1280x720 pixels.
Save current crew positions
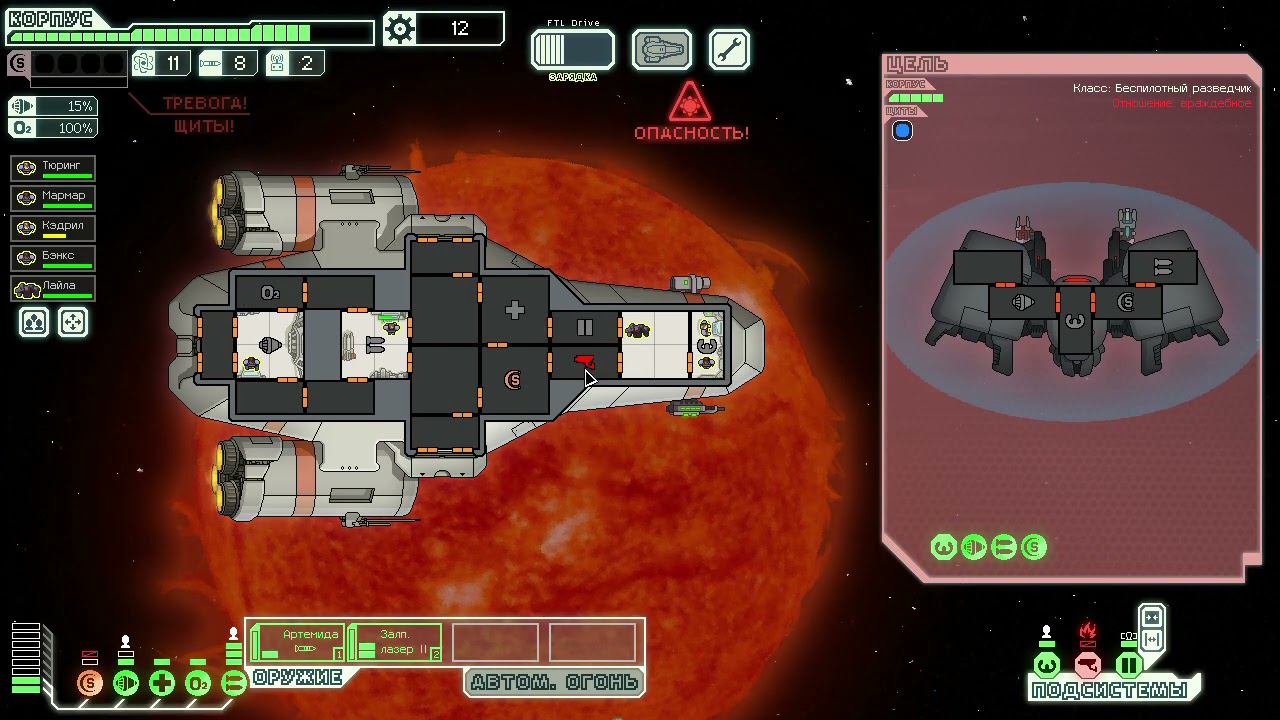pos(34,322)
